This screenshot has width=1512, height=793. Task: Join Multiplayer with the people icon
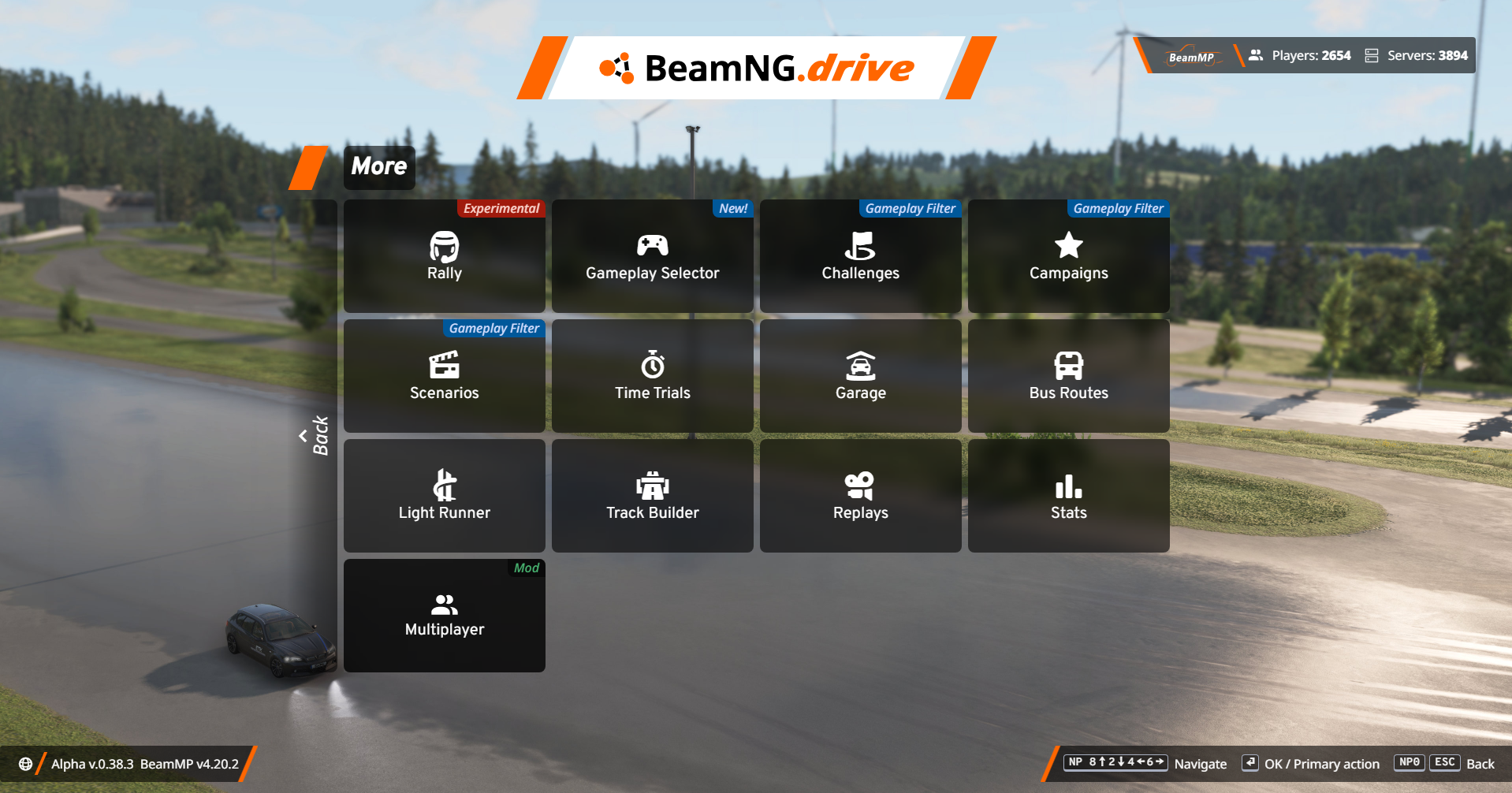coord(444,615)
